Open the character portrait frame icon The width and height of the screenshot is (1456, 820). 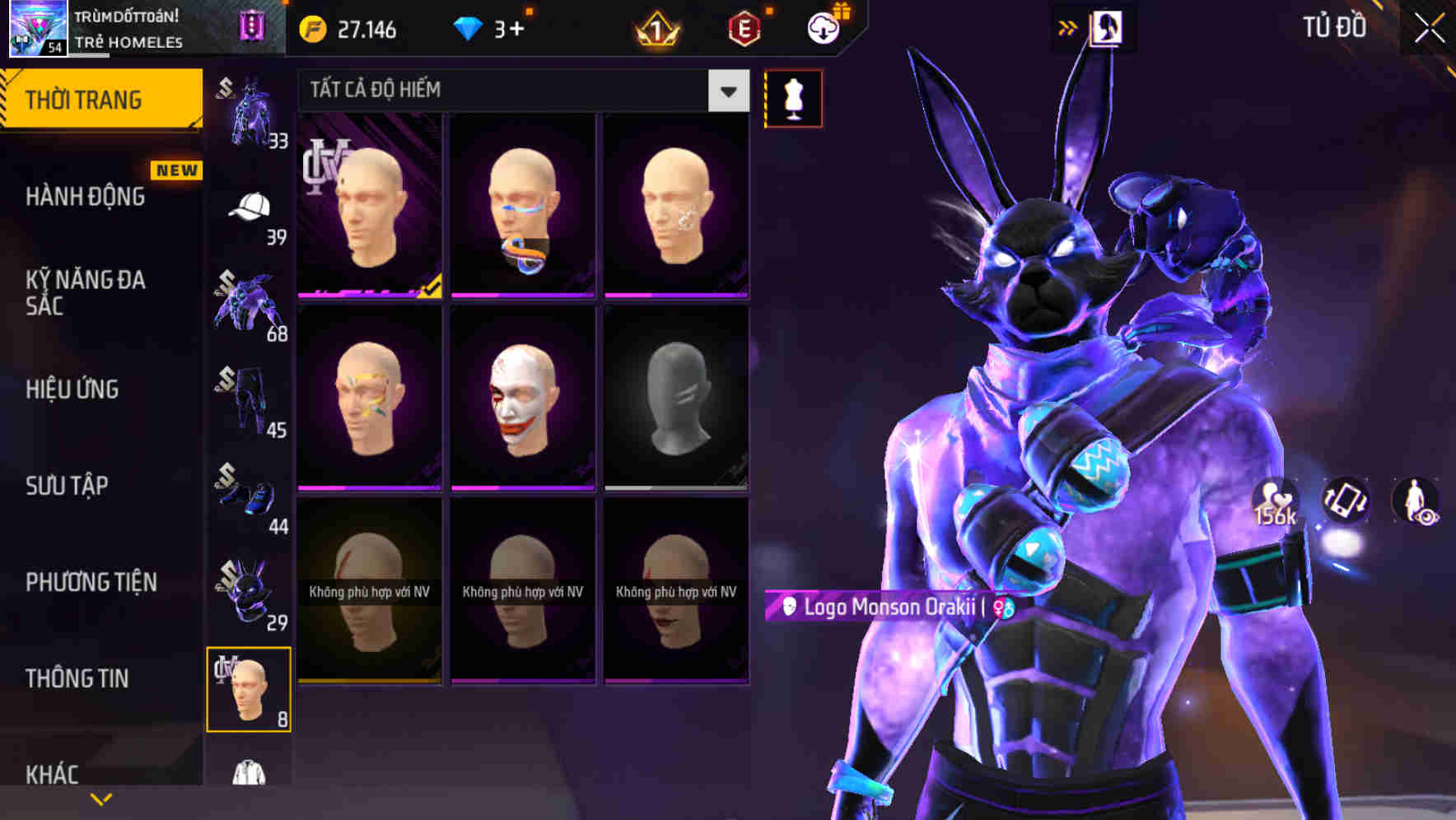pyautogui.click(x=1108, y=27)
